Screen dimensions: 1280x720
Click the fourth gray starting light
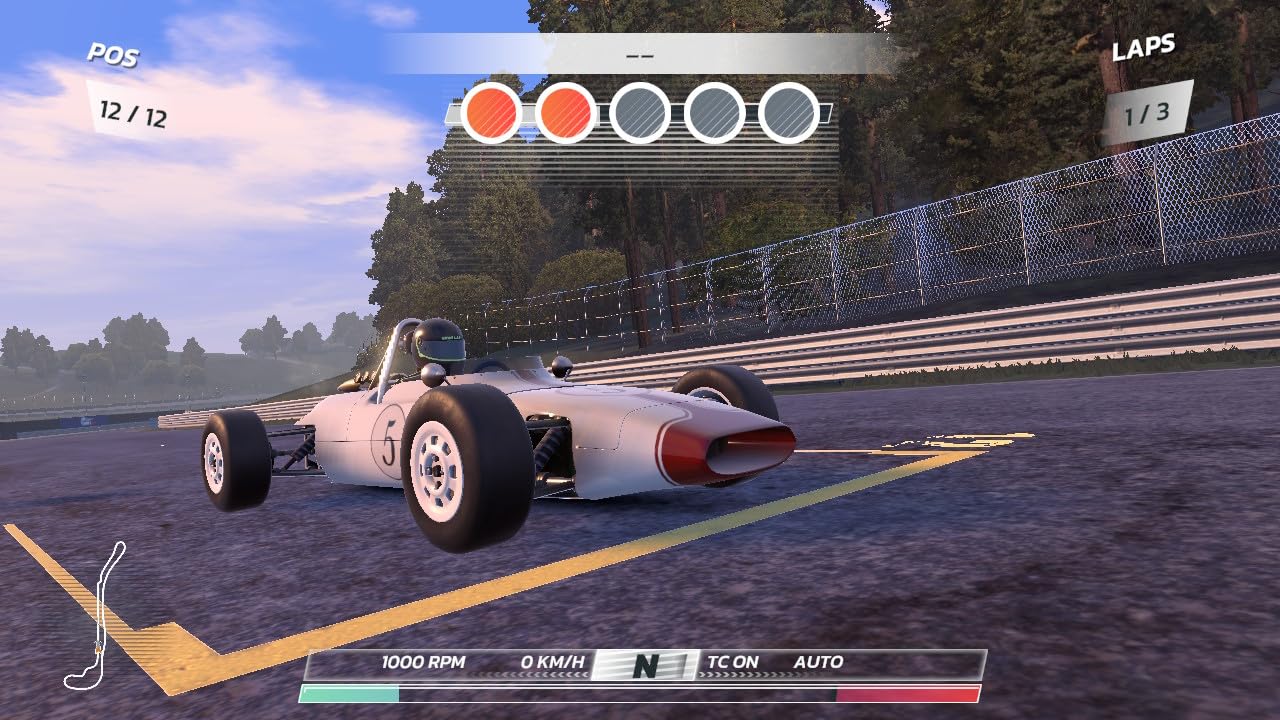715,113
